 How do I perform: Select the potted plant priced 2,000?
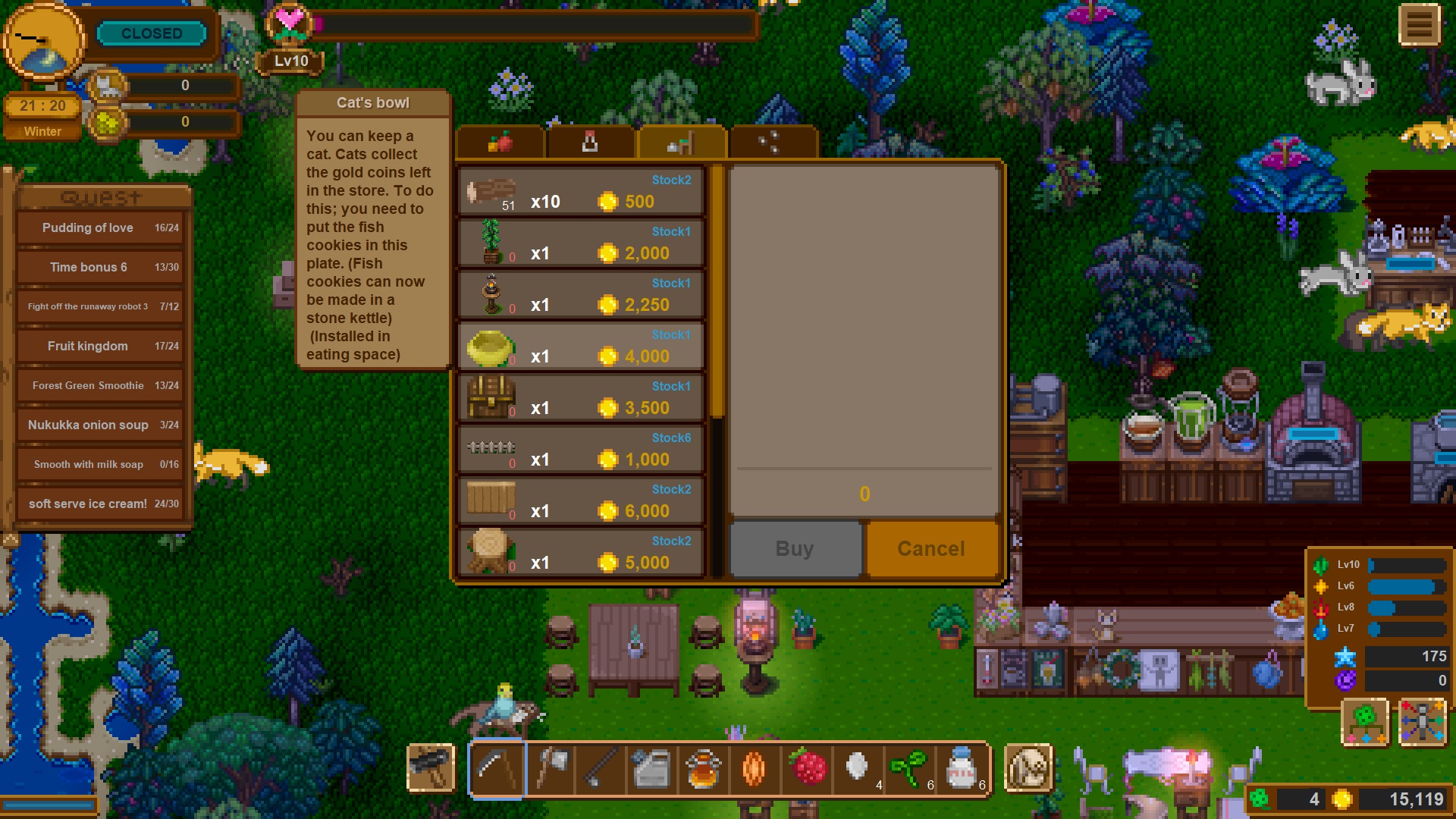pos(581,243)
